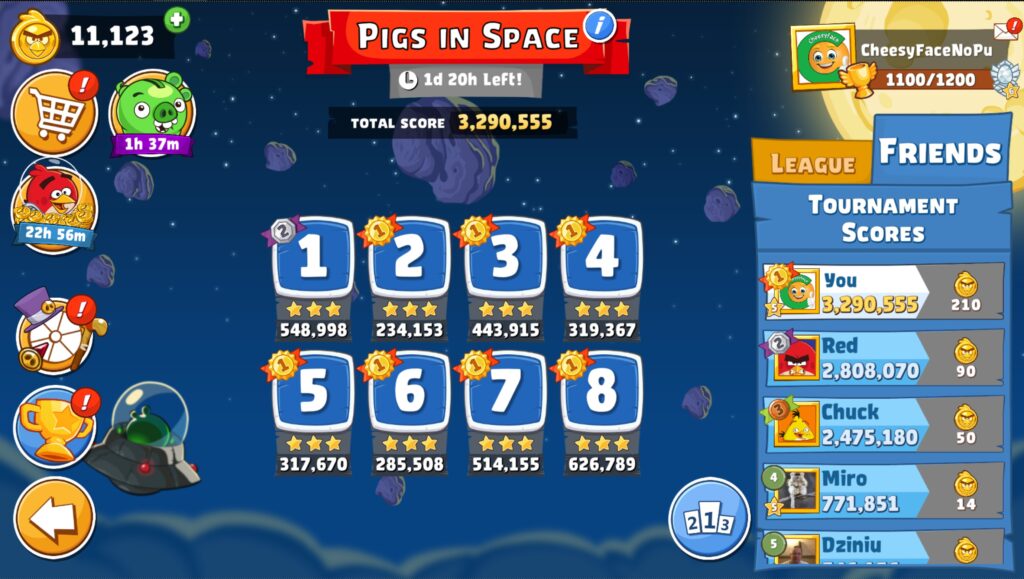Image resolution: width=1024 pixels, height=579 pixels.
Task: Open the gold trophy button
Action: pyautogui.click(x=54, y=426)
